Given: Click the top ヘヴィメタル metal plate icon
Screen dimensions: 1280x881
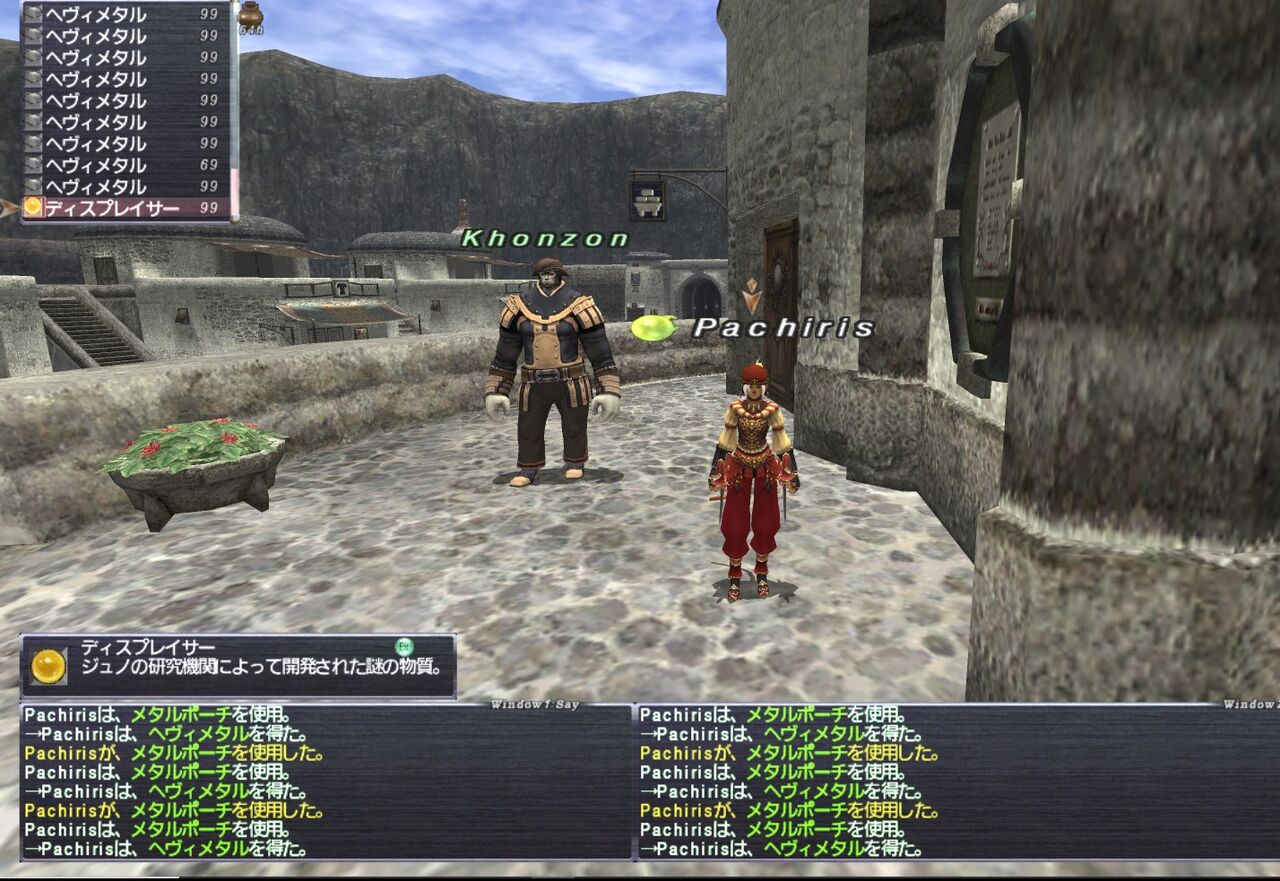Looking at the screenshot, I should pyautogui.click(x=33, y=12).
